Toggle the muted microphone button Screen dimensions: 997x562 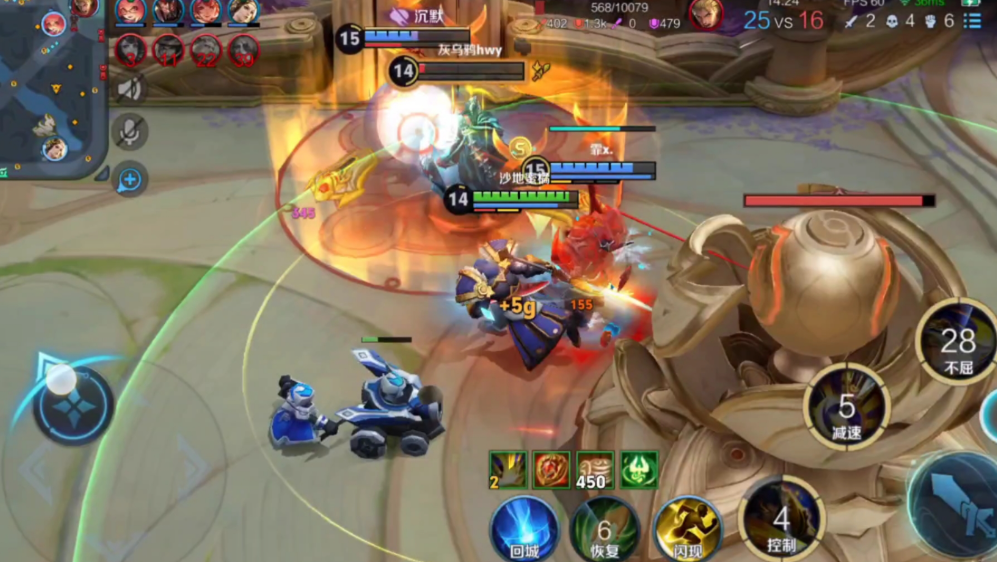click(130, 131)
